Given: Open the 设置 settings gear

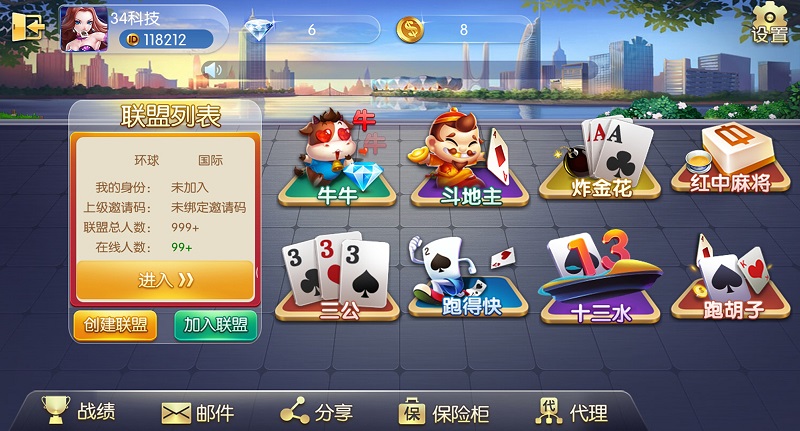Looking at the screenshot, I should [770, 22].
